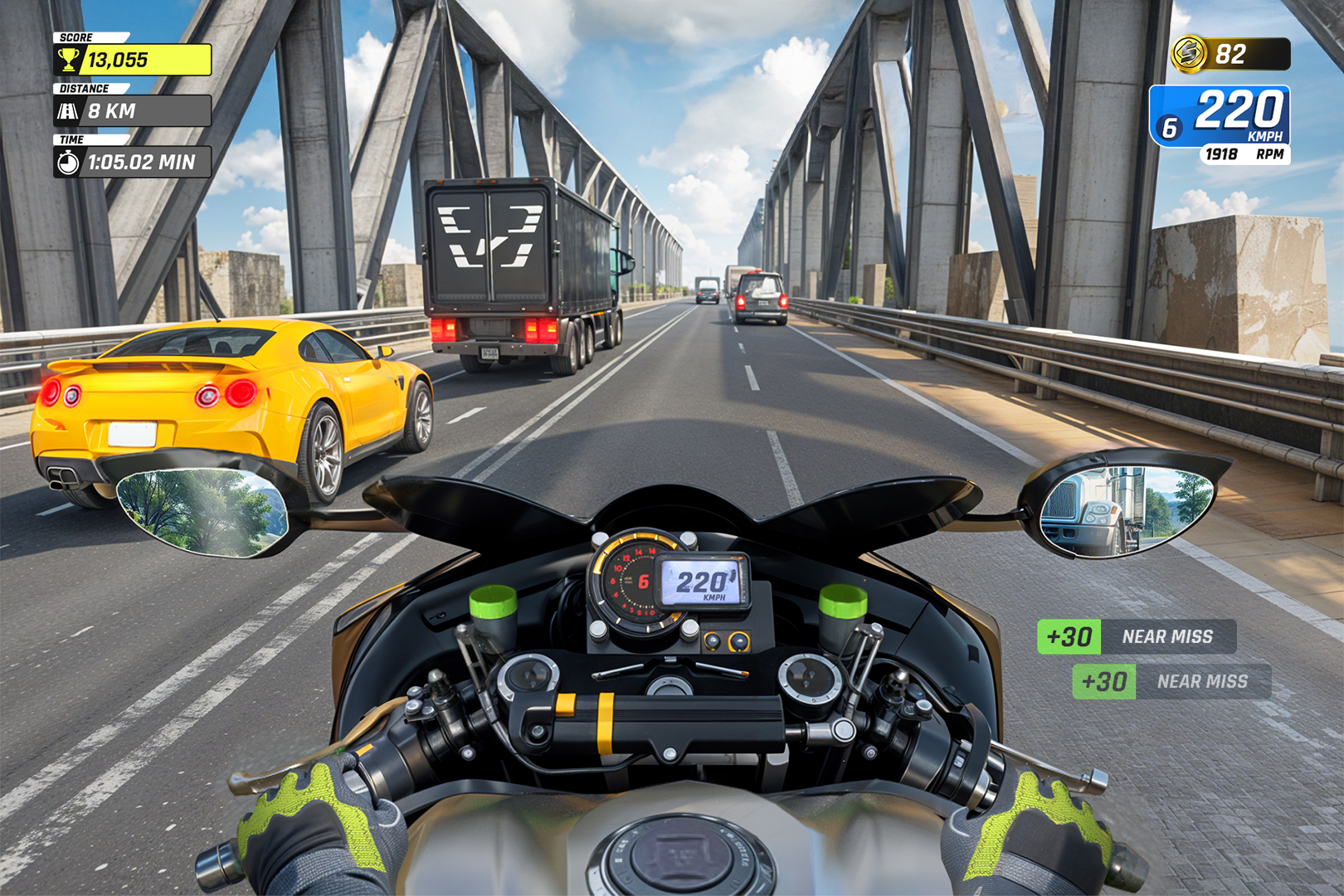Toggle the second +30 Near Miss notification
Image resolution: width=1344 pixels, height=896 pixels.
(1174, 682)
